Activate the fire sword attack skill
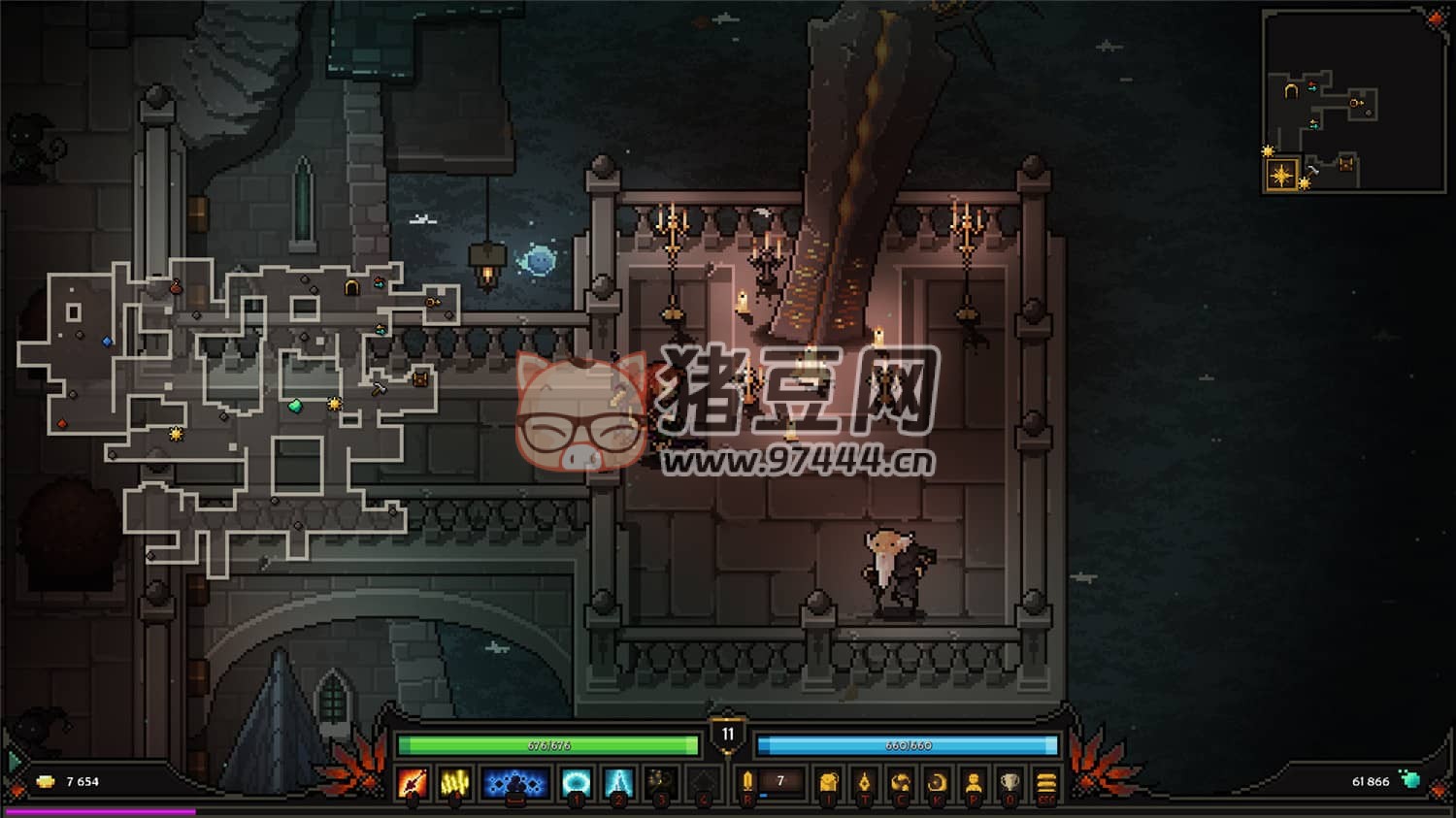The image size is (1456, 818). [x=413, y=782]
